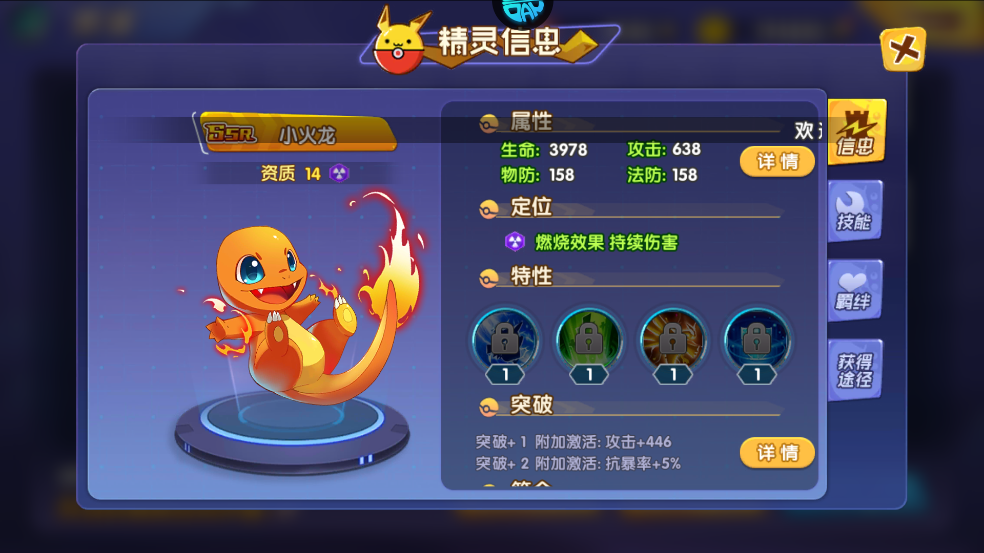
Task: Open breakthrough 详情 details button
Action: pos(777,452)
